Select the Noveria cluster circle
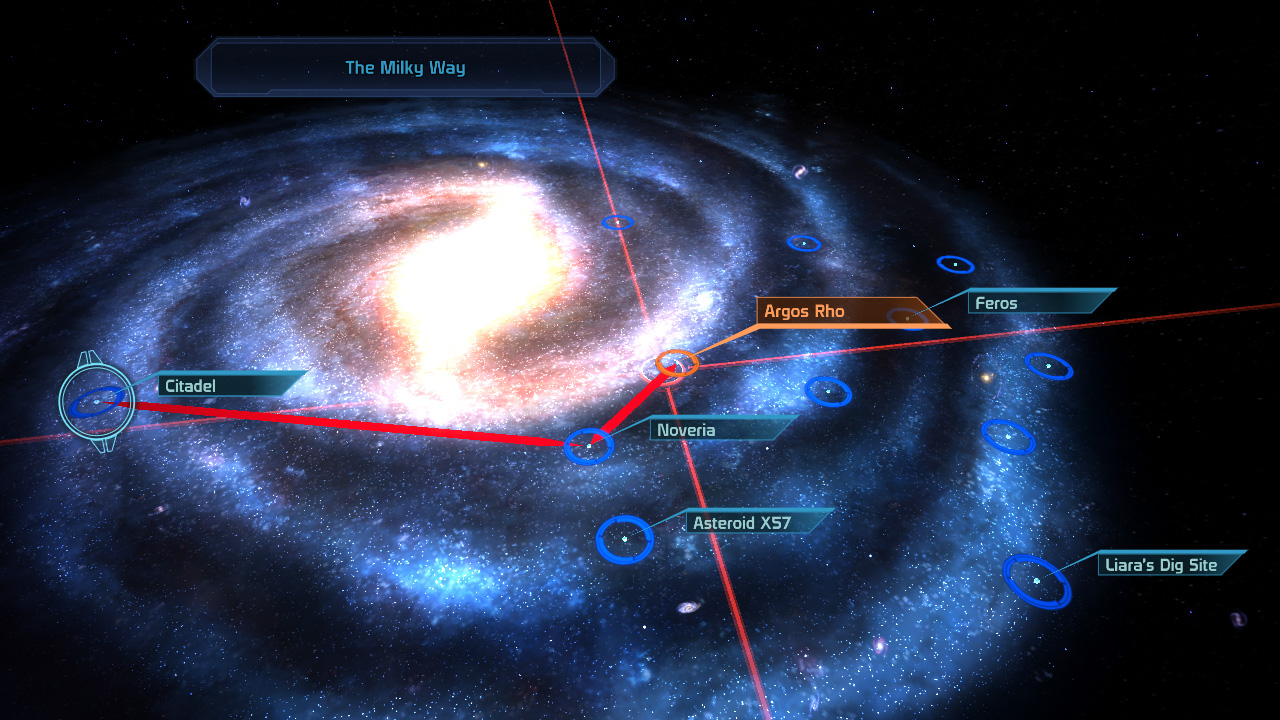 (x=590, y=443)
